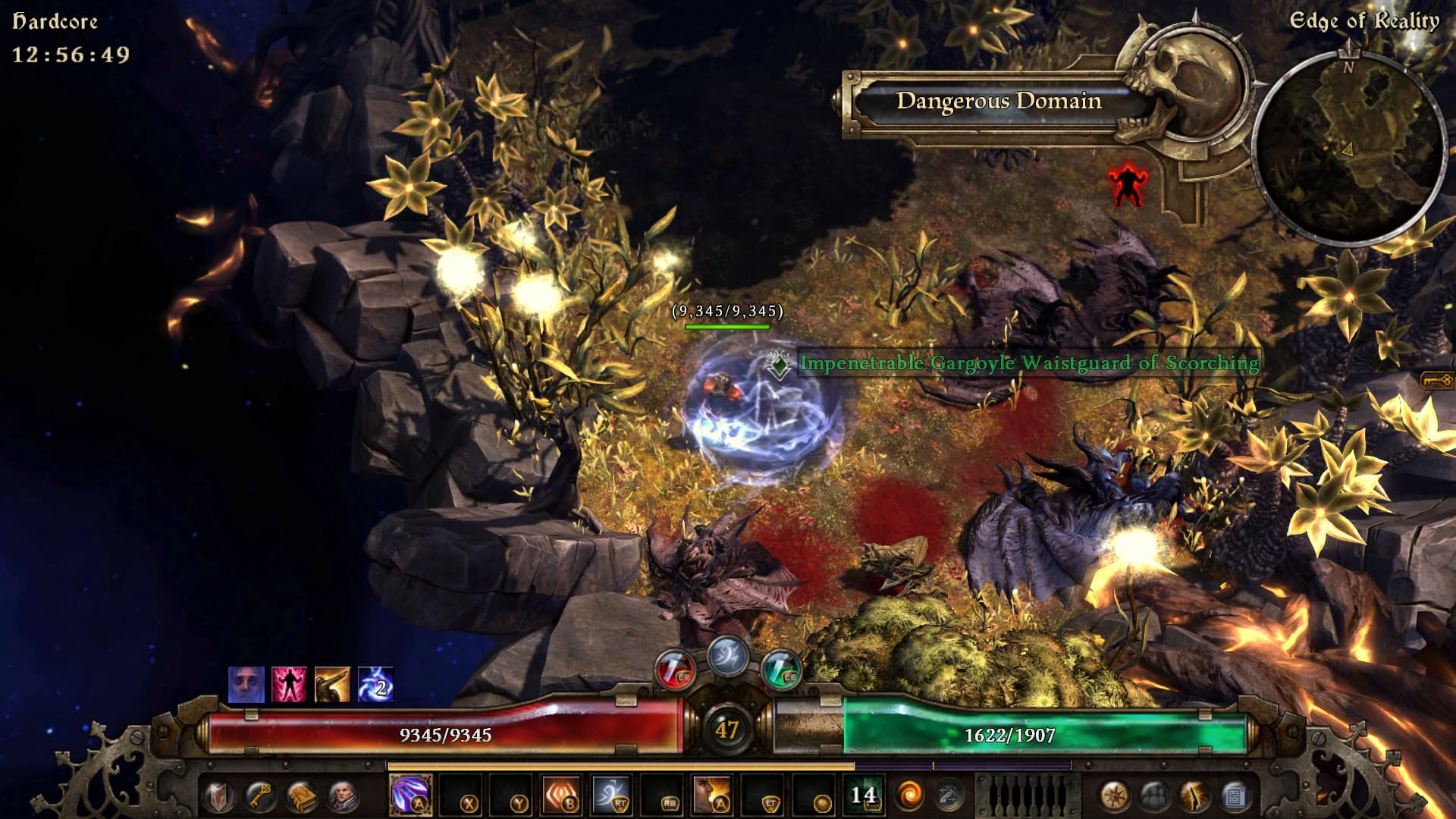This screenshot has width=1456, height=819.
Task: Use the item slot showing 14
Action: 863,795
